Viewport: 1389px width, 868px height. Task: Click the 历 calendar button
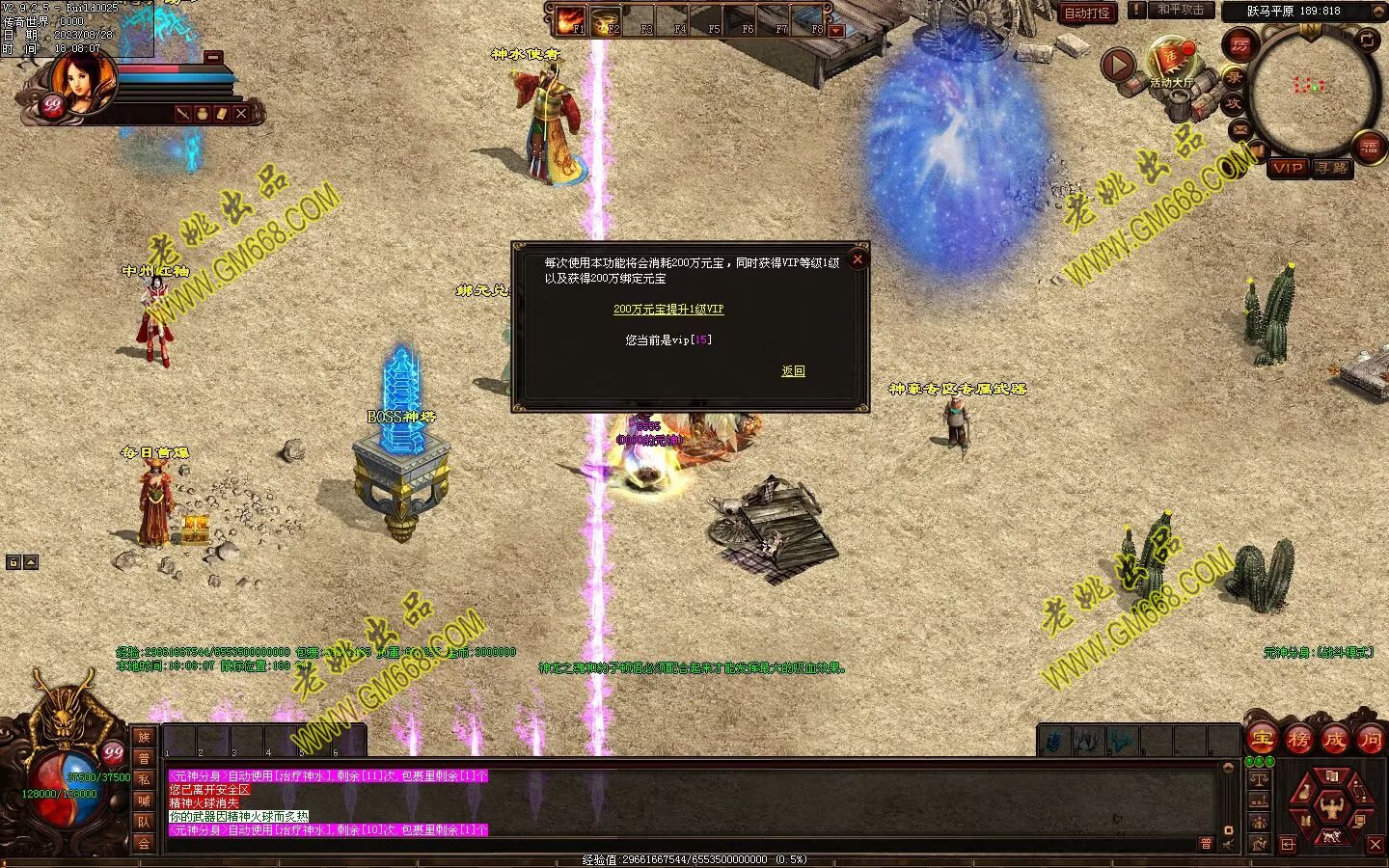1239,44
